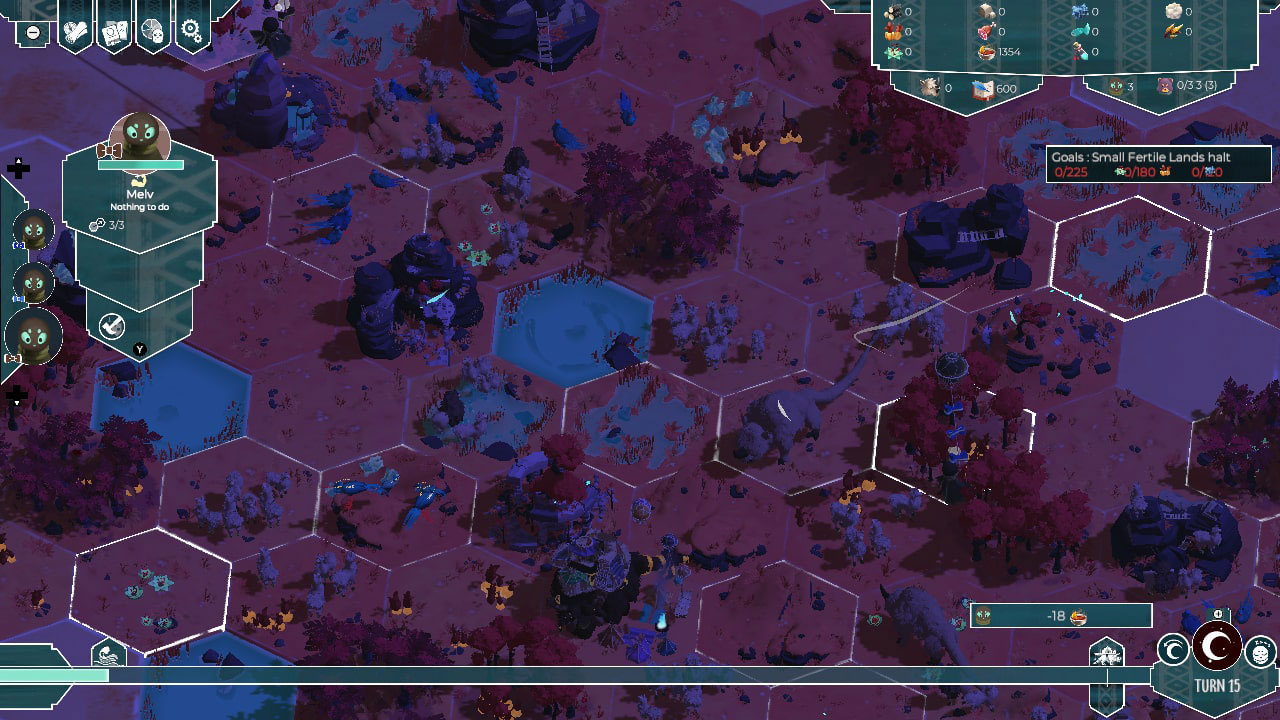Click the skull danger forecast icon near Turn 15

(x=1260, y=651)
